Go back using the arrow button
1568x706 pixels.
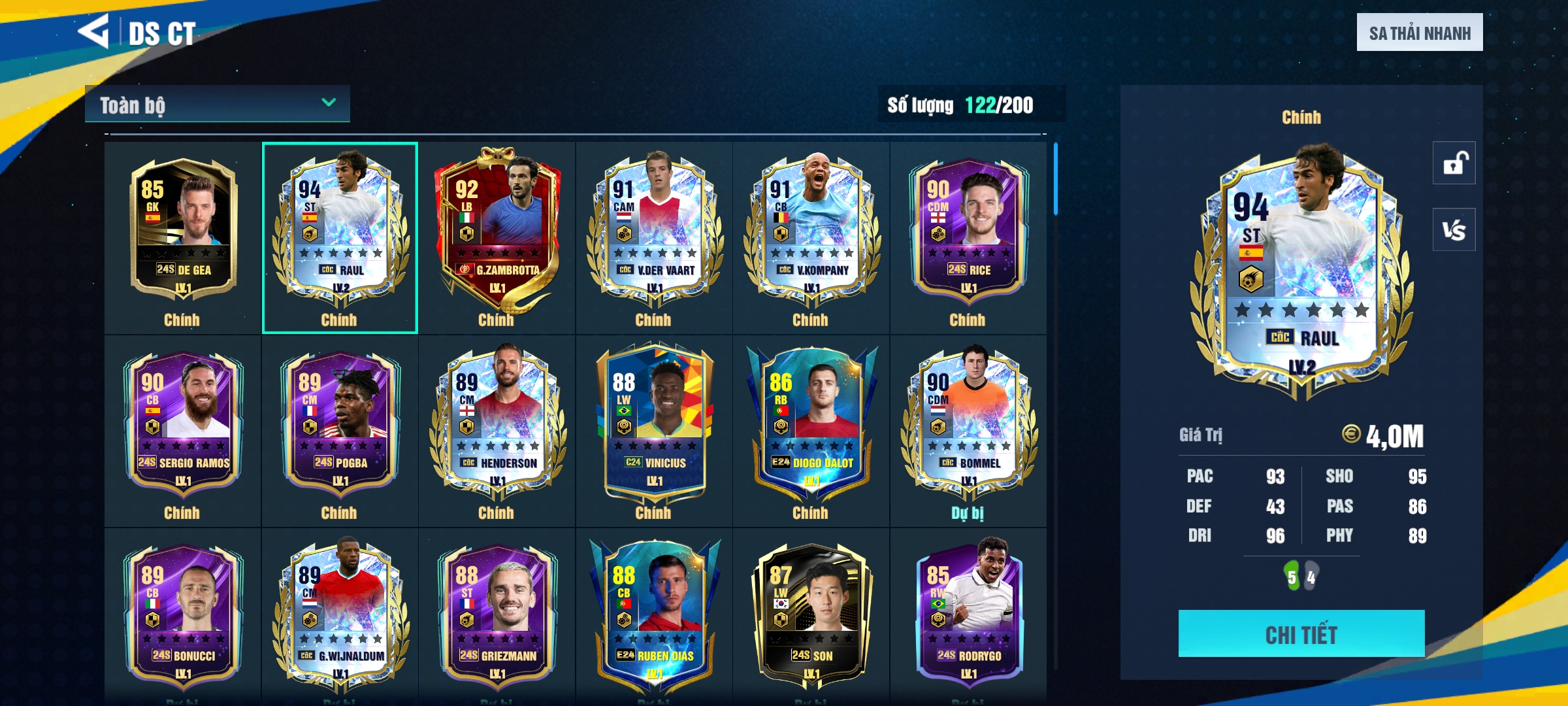[x=93, y=31]
